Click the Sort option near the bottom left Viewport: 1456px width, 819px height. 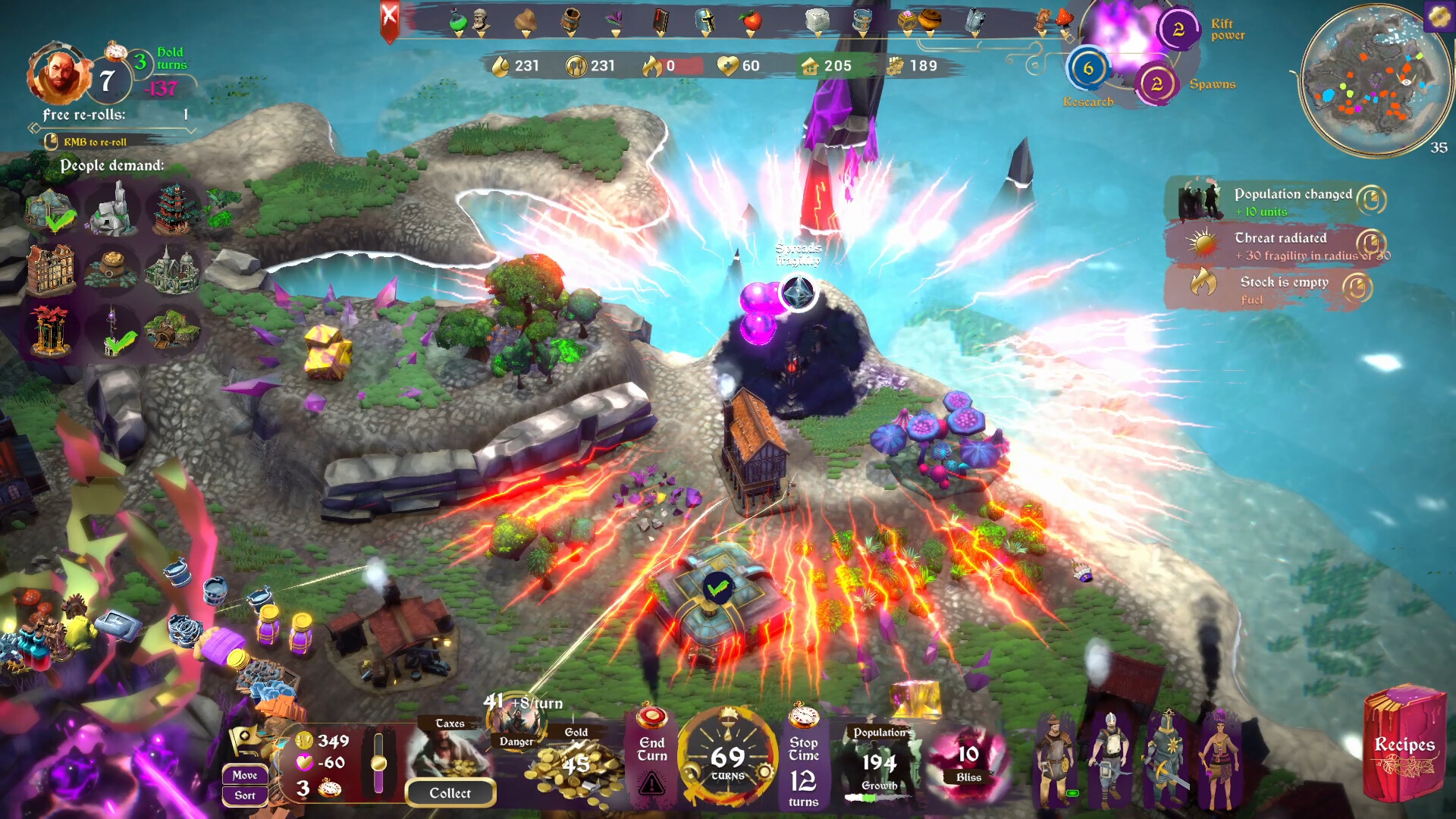point(244,795)
